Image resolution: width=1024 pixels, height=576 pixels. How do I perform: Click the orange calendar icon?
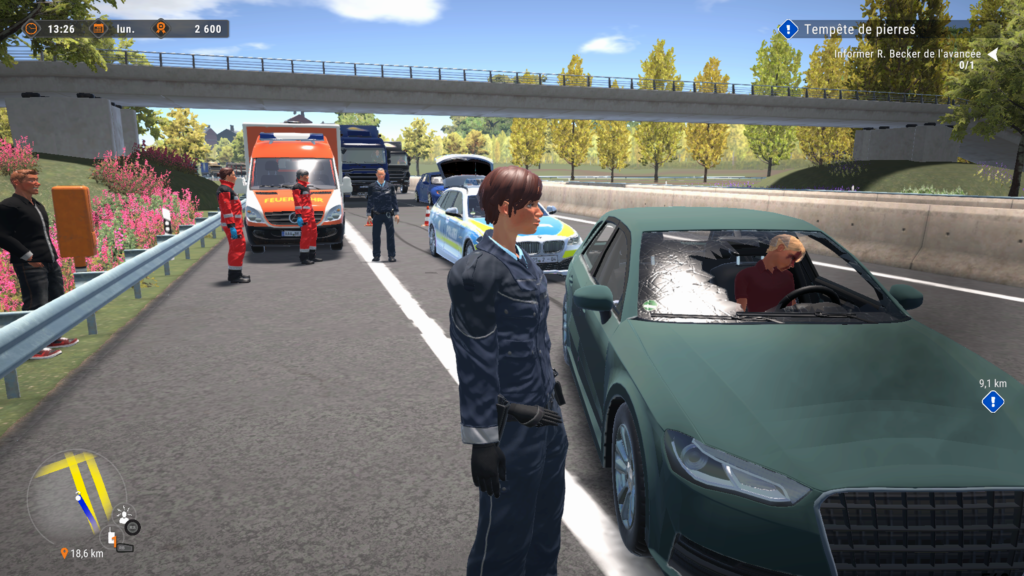pos(98,29)
